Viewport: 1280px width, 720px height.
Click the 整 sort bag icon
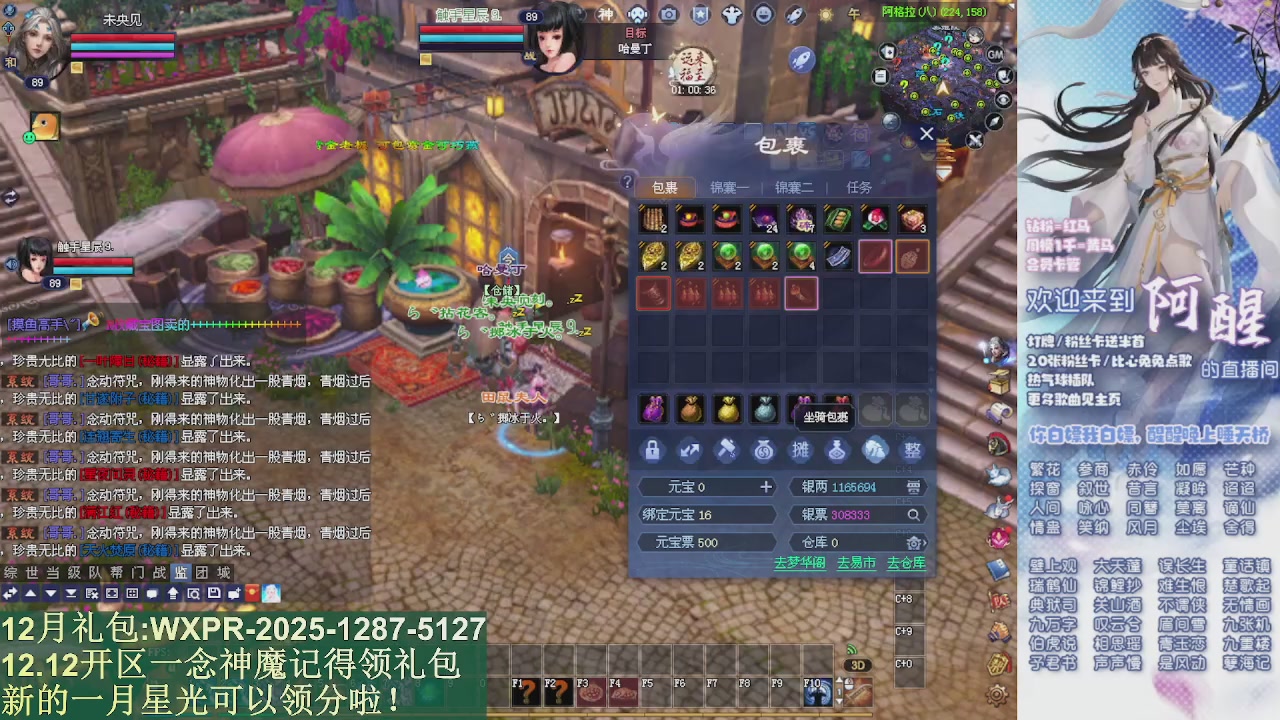tap(911, 450)
